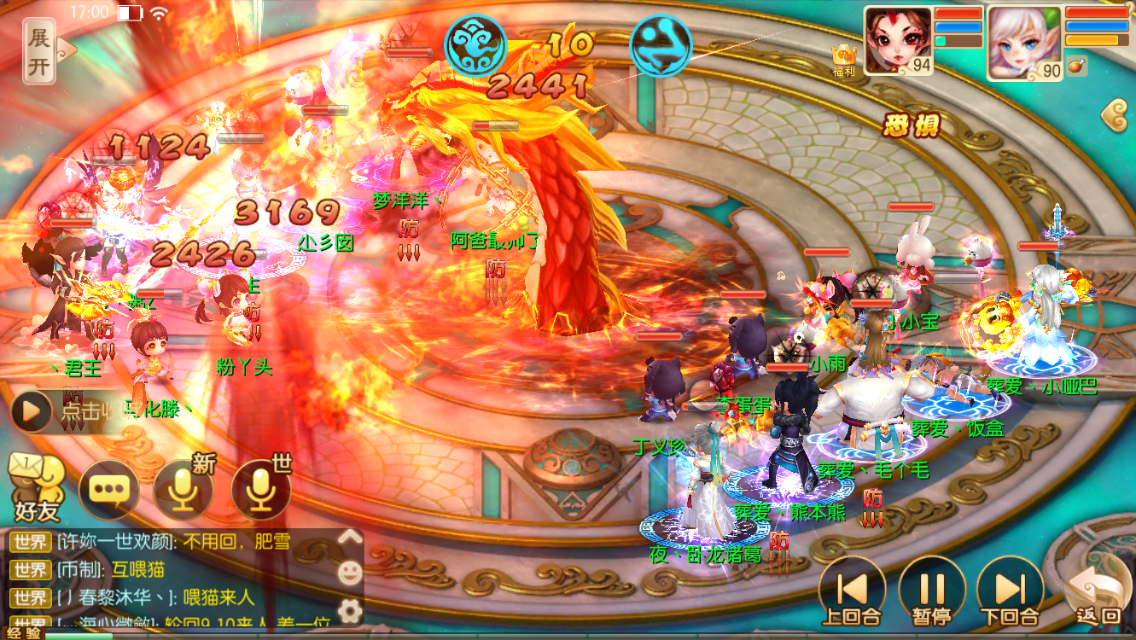Viewport: 1136px width, 640px height.
Task: Open chat settings gear icon
Action: coord(349,610)
